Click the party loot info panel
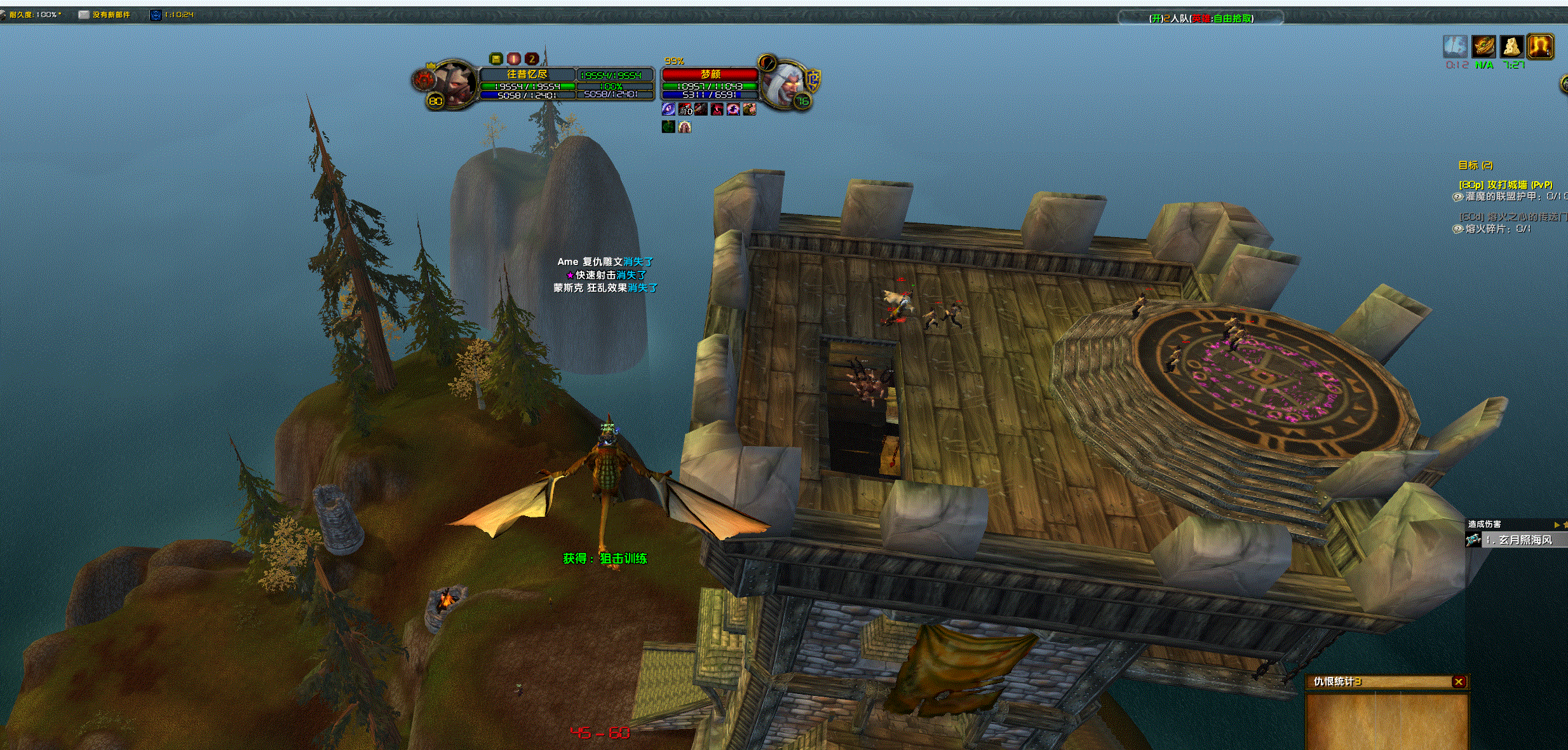 pos(1201,18)
